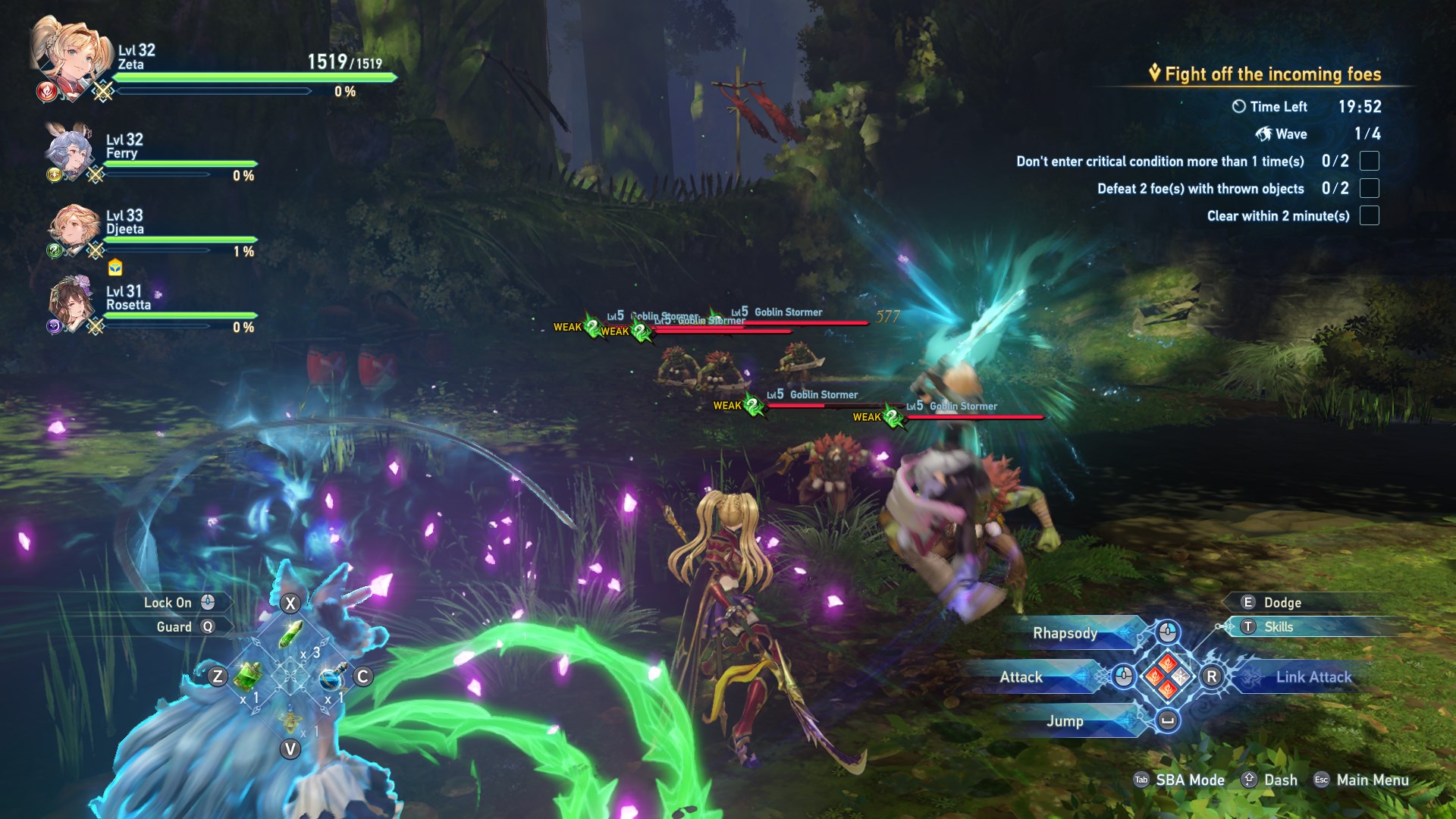Use the blue round flask potion
The width and height of the screenshot is (1456, 819).
332,676
